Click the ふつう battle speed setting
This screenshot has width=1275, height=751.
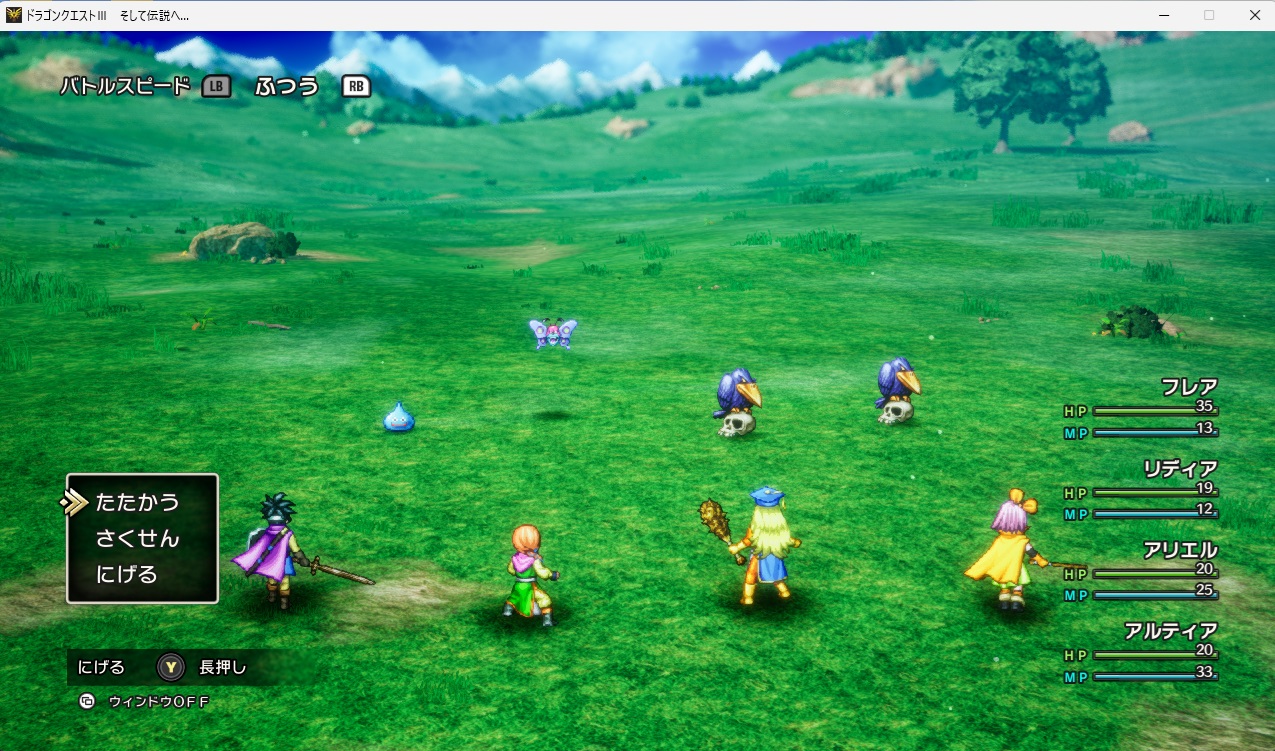(286, 86)
